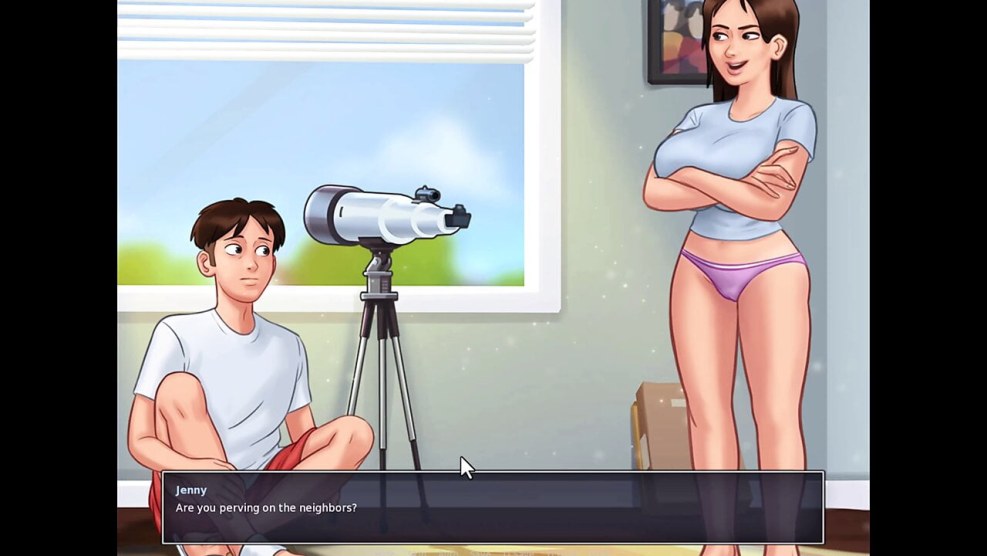
Task: Advance Jenny's dialogue box
Action: pos(492,507)
